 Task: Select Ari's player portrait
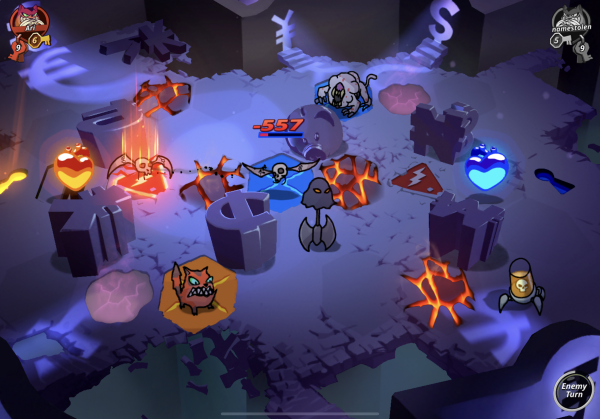27,20
